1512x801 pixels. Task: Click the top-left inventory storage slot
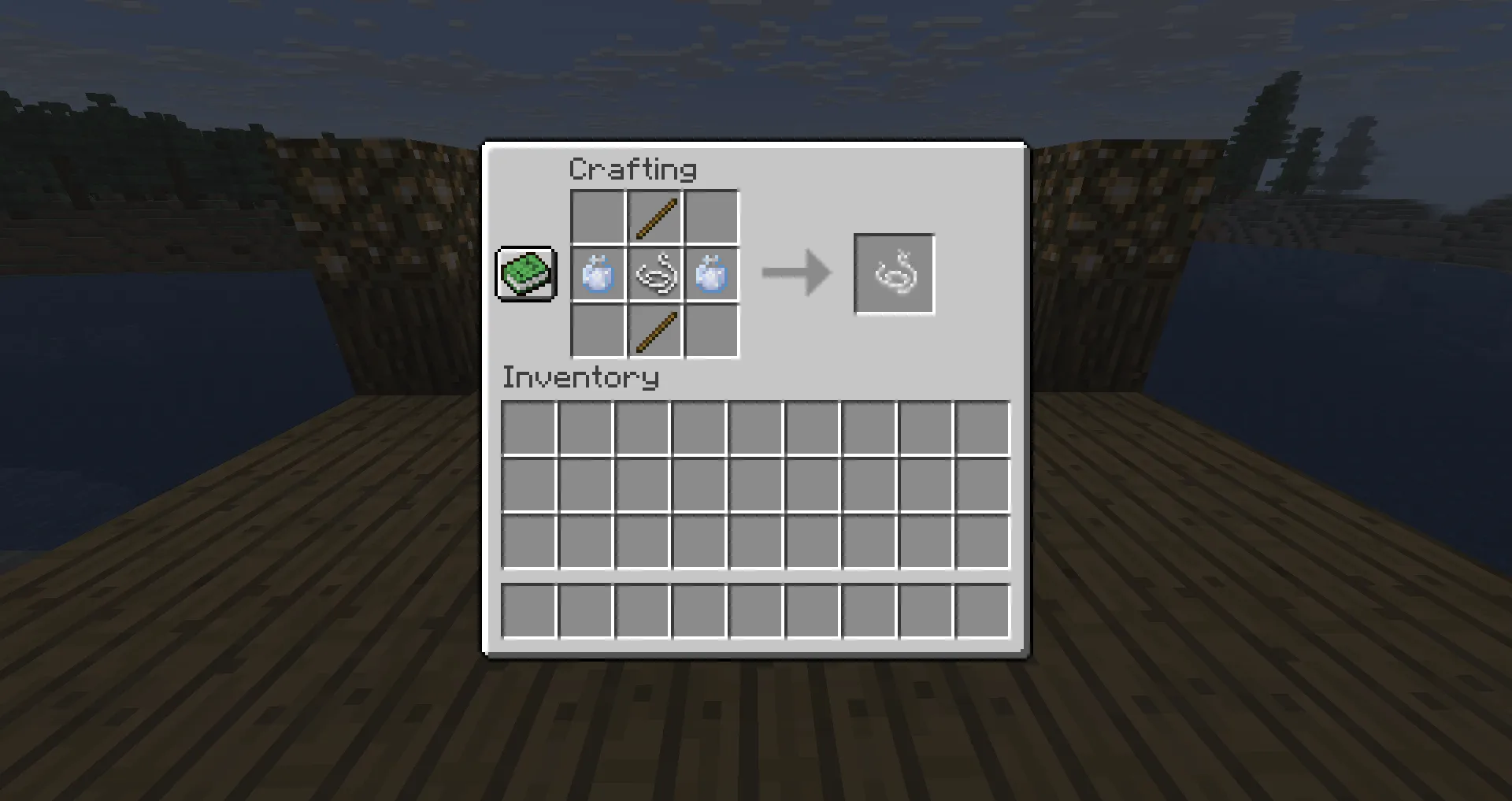(529, 426)
